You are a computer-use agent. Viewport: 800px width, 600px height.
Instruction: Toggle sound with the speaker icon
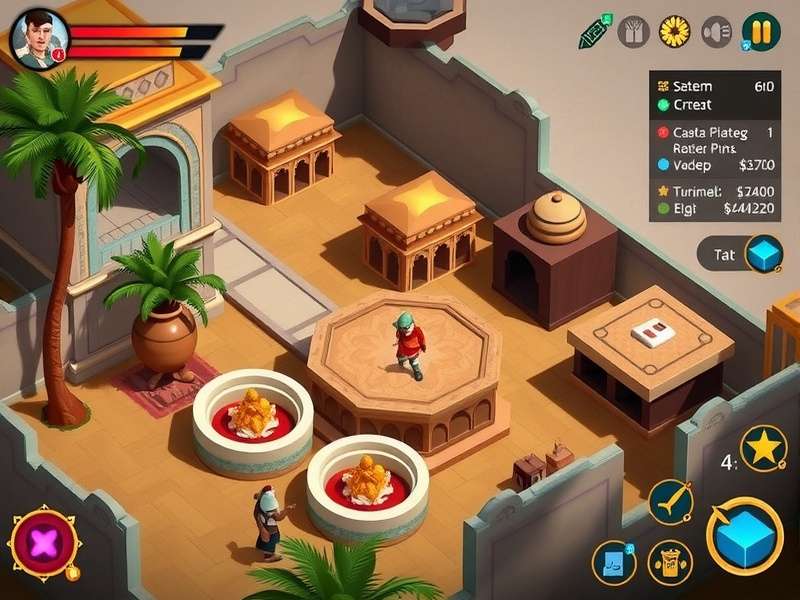(716, 32)
